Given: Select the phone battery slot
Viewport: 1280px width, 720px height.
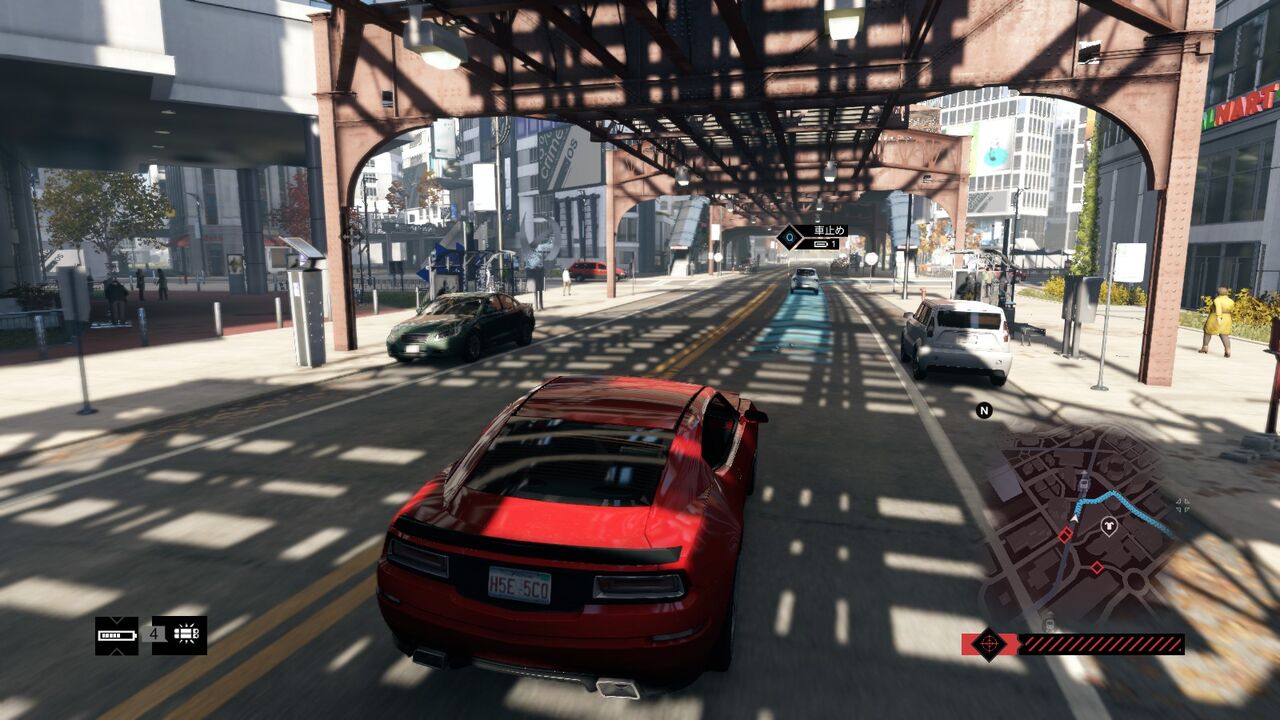Looking at the screenshot, I should click(117, 635).
